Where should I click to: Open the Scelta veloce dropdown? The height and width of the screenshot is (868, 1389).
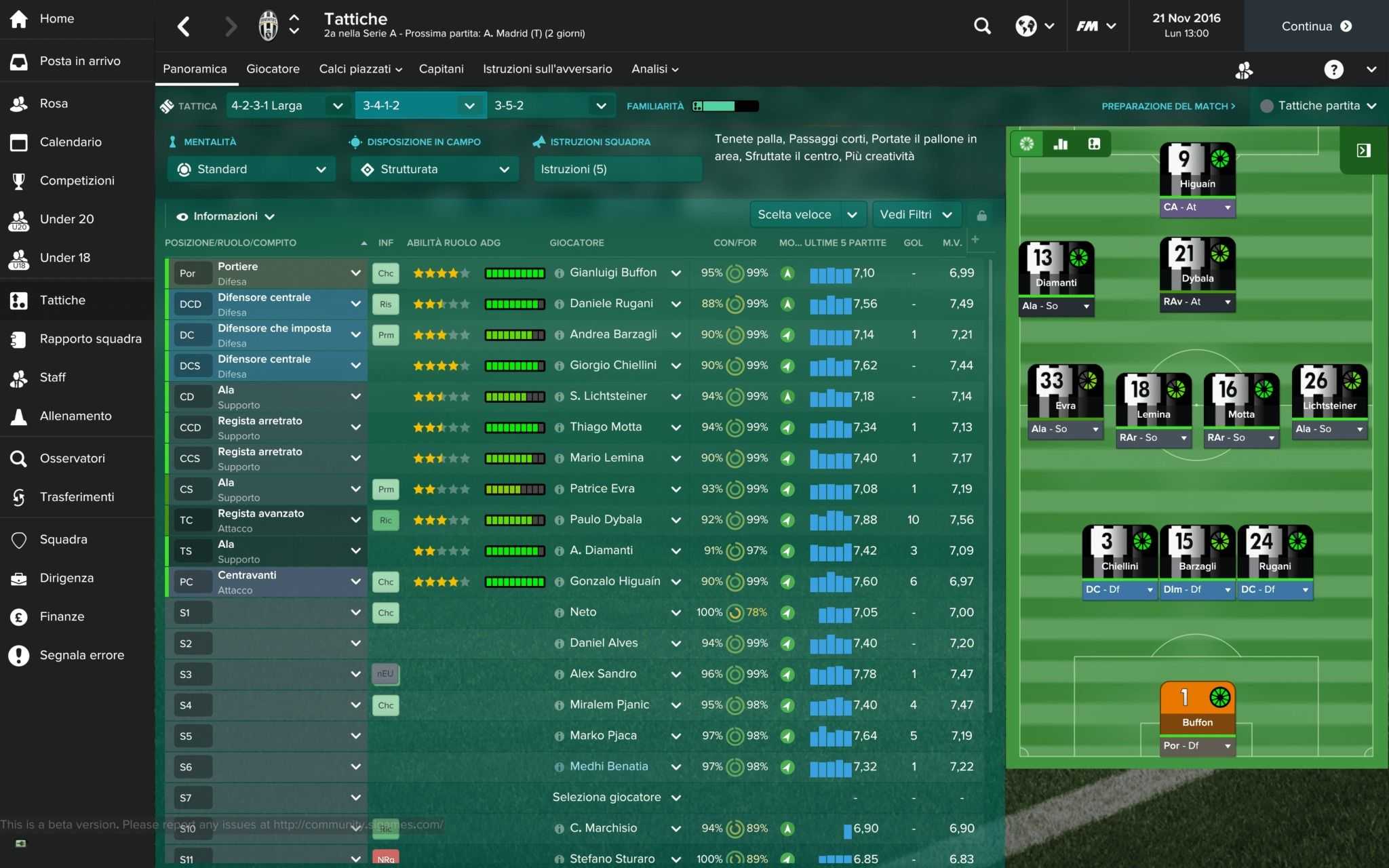click(807, 215)
